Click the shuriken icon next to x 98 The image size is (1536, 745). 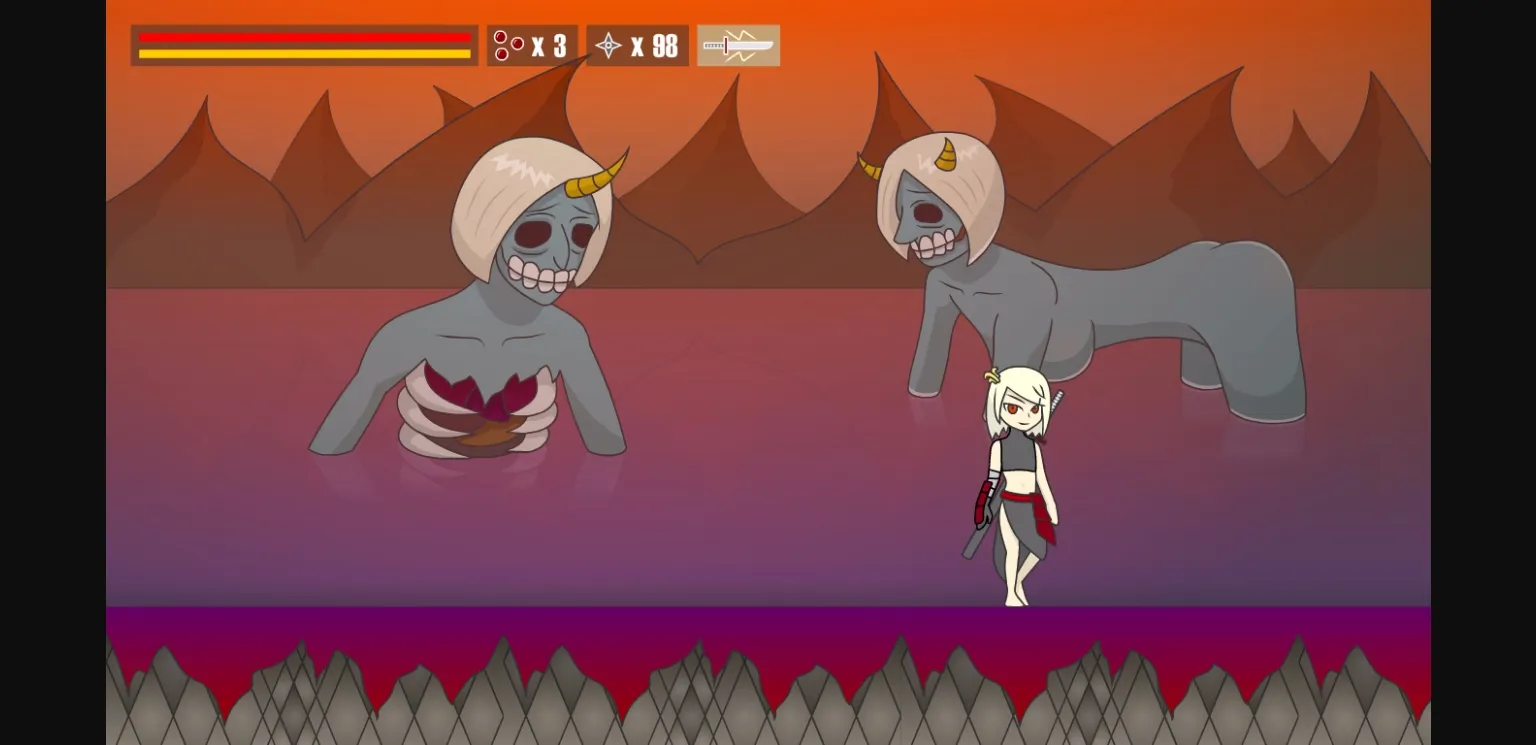[608, 45]
